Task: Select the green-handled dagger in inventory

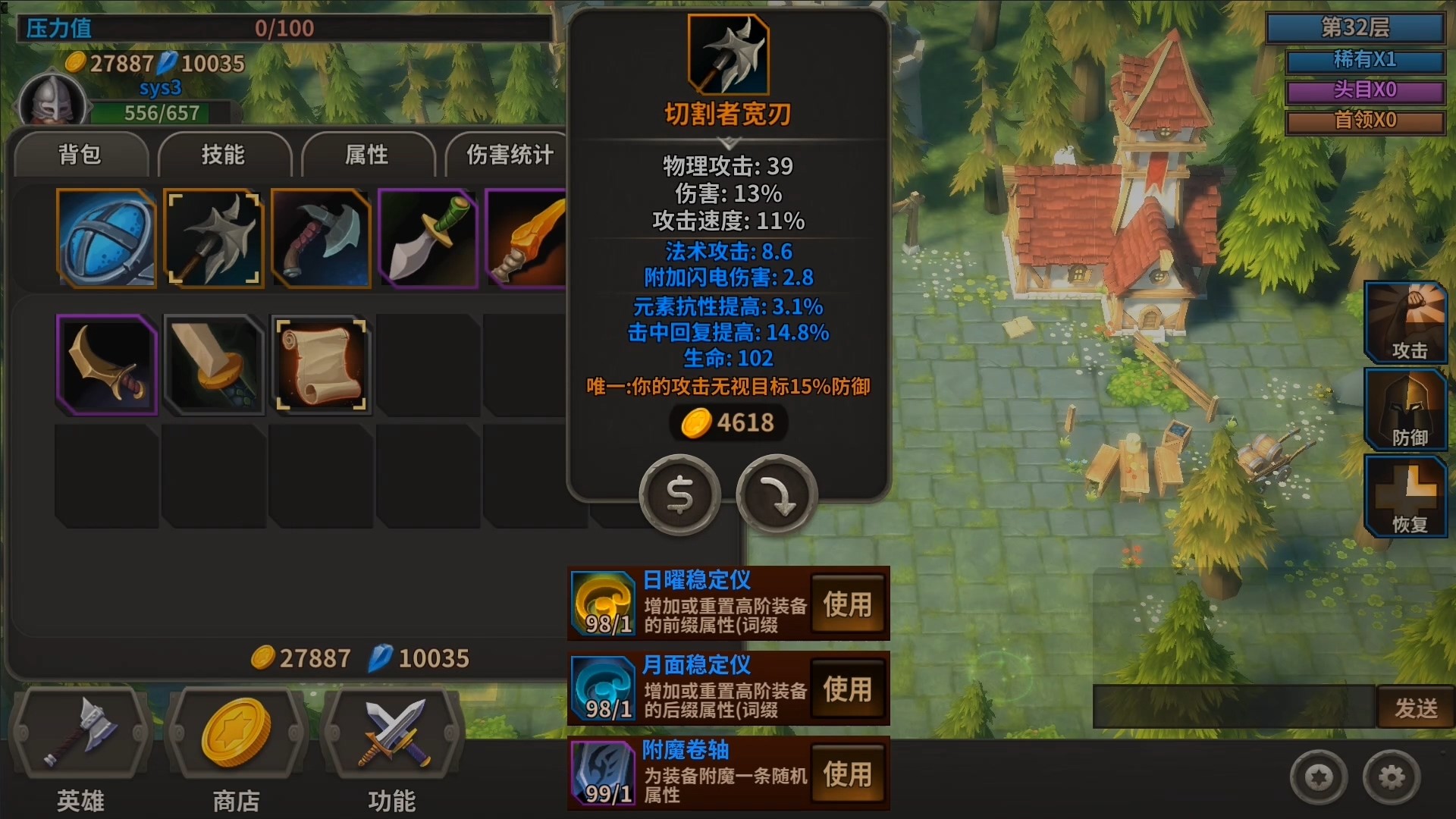Action: (428, 238)
